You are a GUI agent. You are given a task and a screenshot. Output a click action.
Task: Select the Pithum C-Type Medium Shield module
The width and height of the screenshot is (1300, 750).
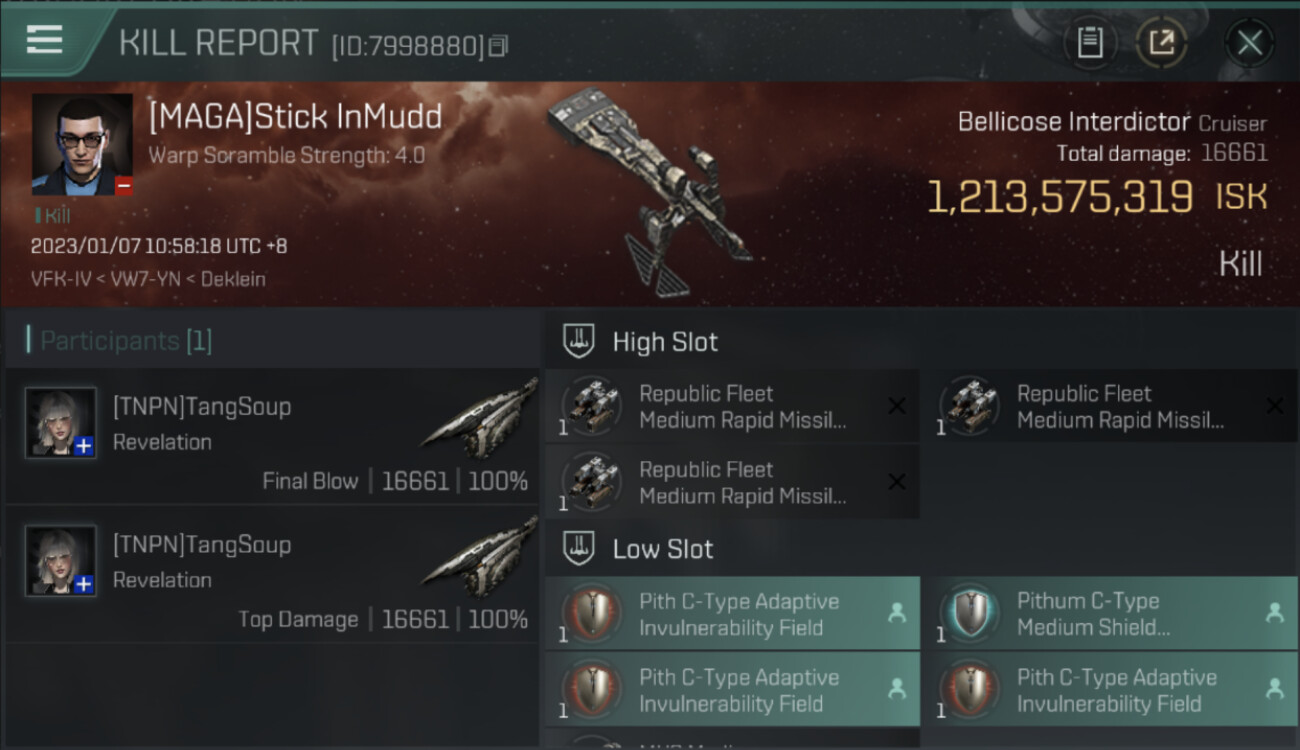point(1108,614)
